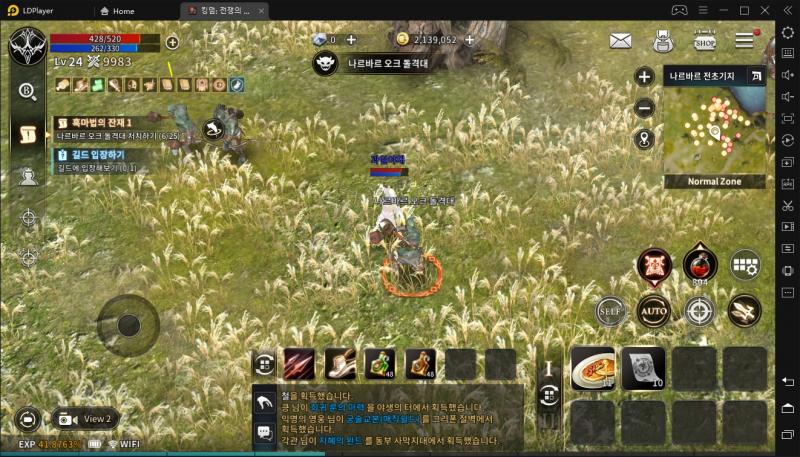Add gold with the plus beside 2,139,052
The height and width of the screenshot is (457, 800).
click(x=469, y=40)
